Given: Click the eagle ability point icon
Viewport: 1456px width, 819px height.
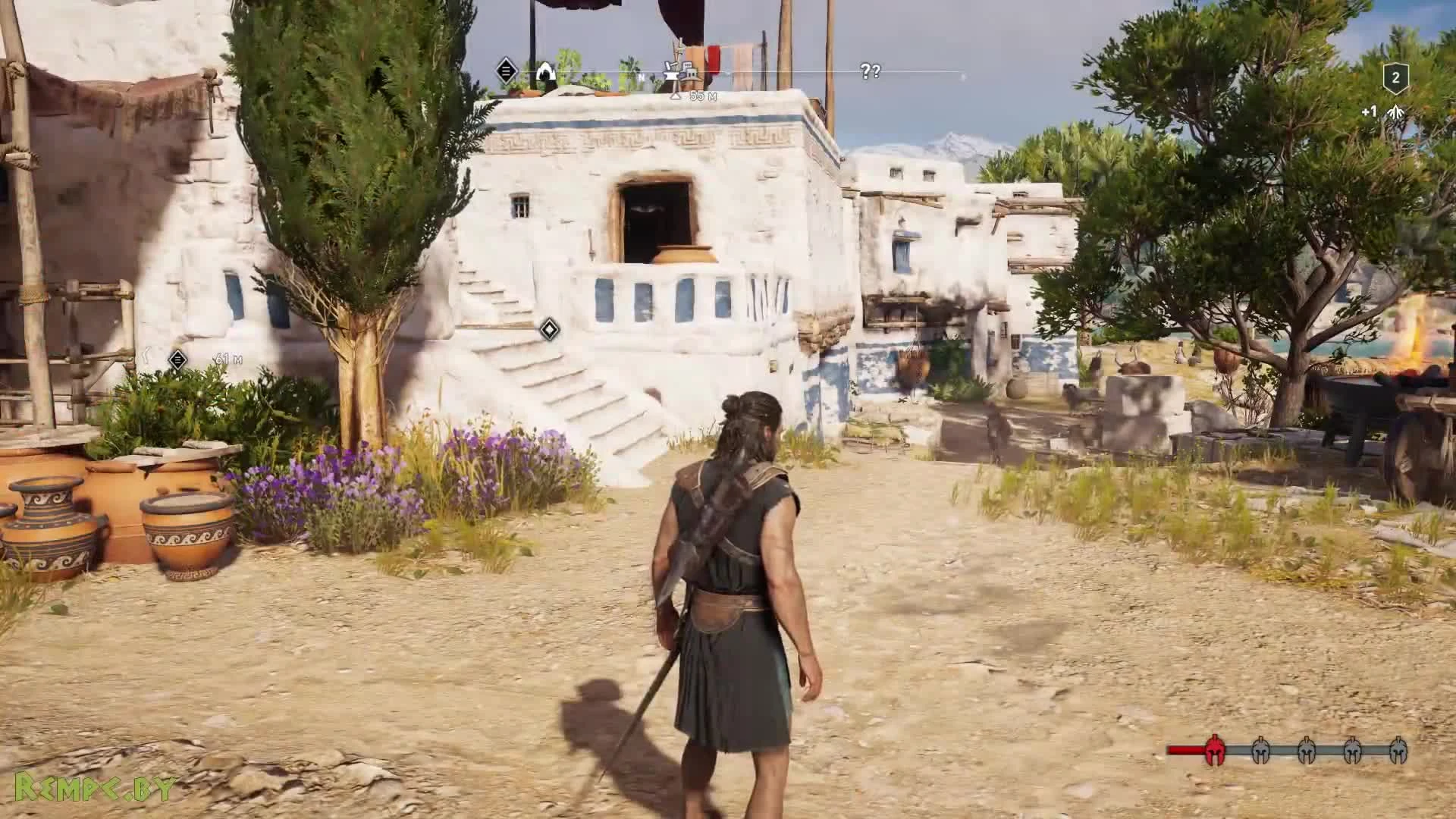Looking at the screenshot, I should coord(1394,112).
